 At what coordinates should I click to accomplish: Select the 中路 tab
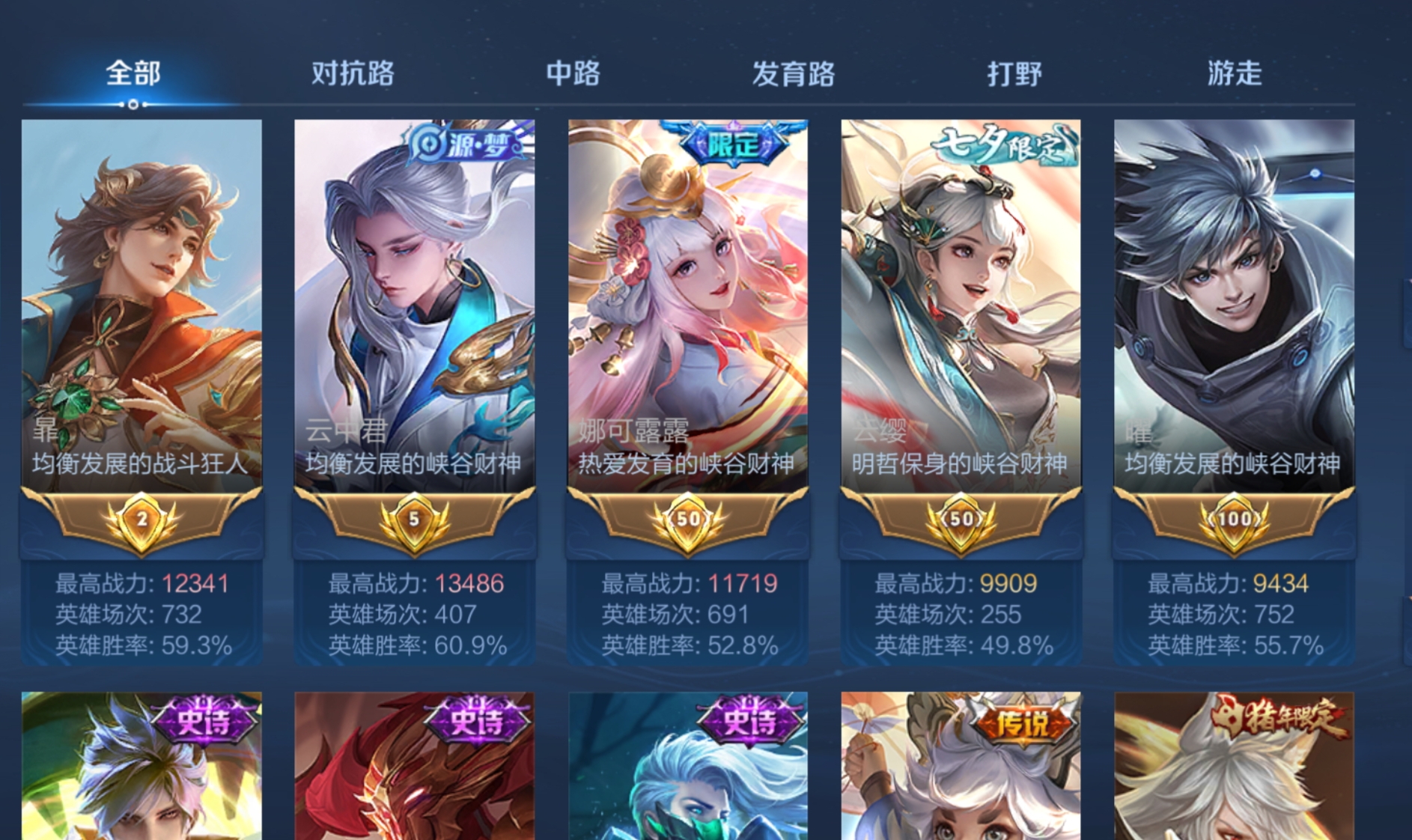573,73
